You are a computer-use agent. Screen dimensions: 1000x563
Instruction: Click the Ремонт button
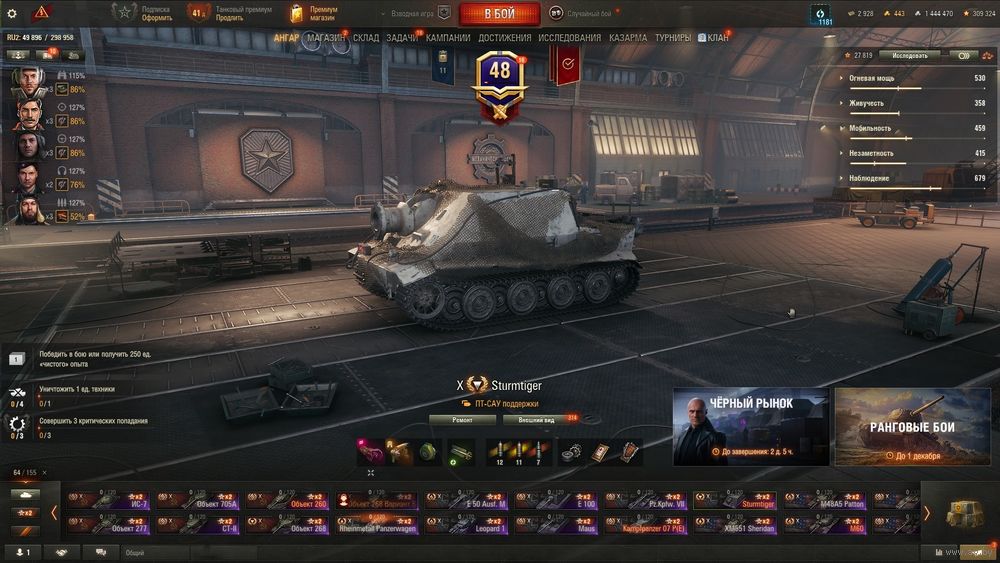[x=462, y=420]
